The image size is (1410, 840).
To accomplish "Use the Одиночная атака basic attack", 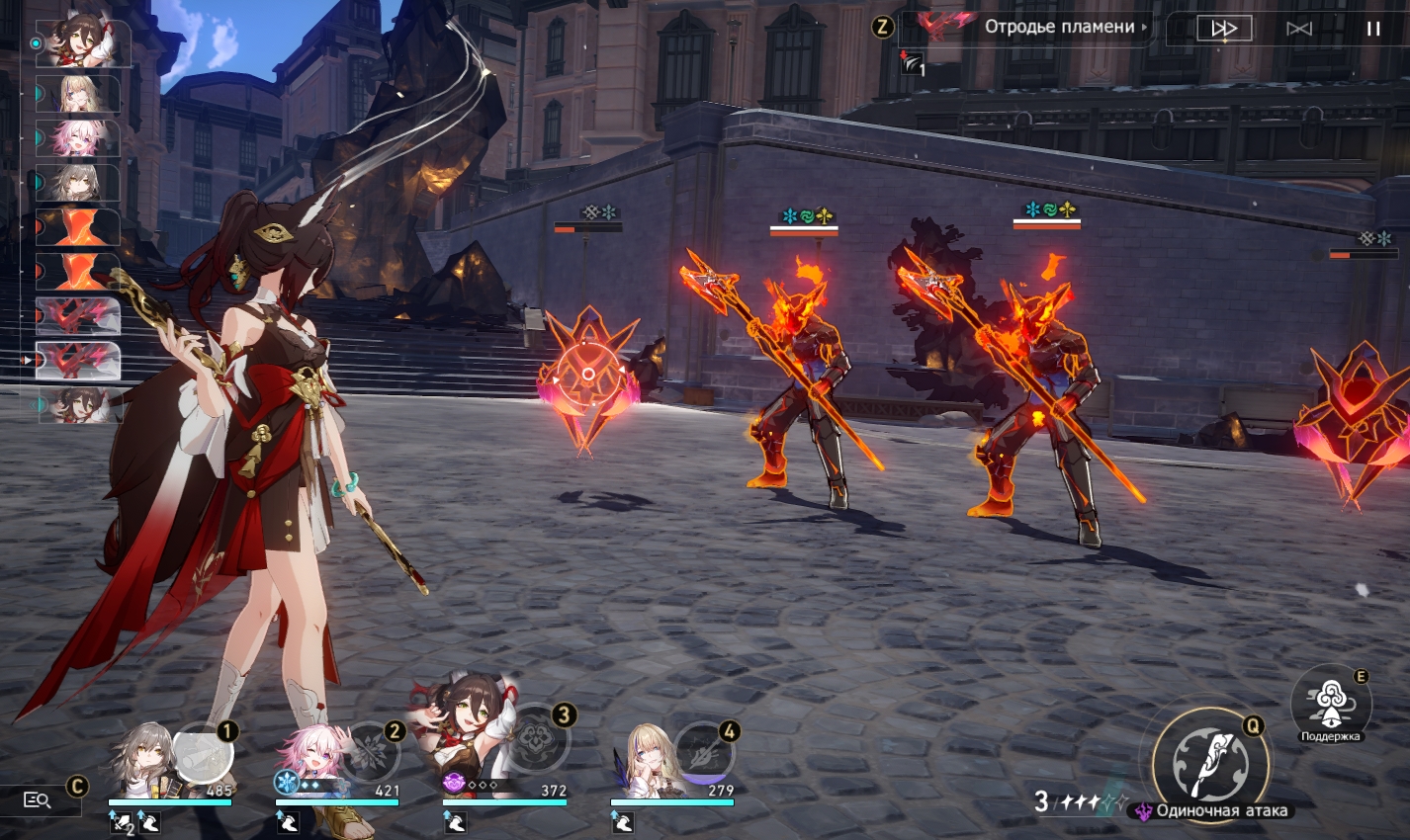I will (1210, 765).
